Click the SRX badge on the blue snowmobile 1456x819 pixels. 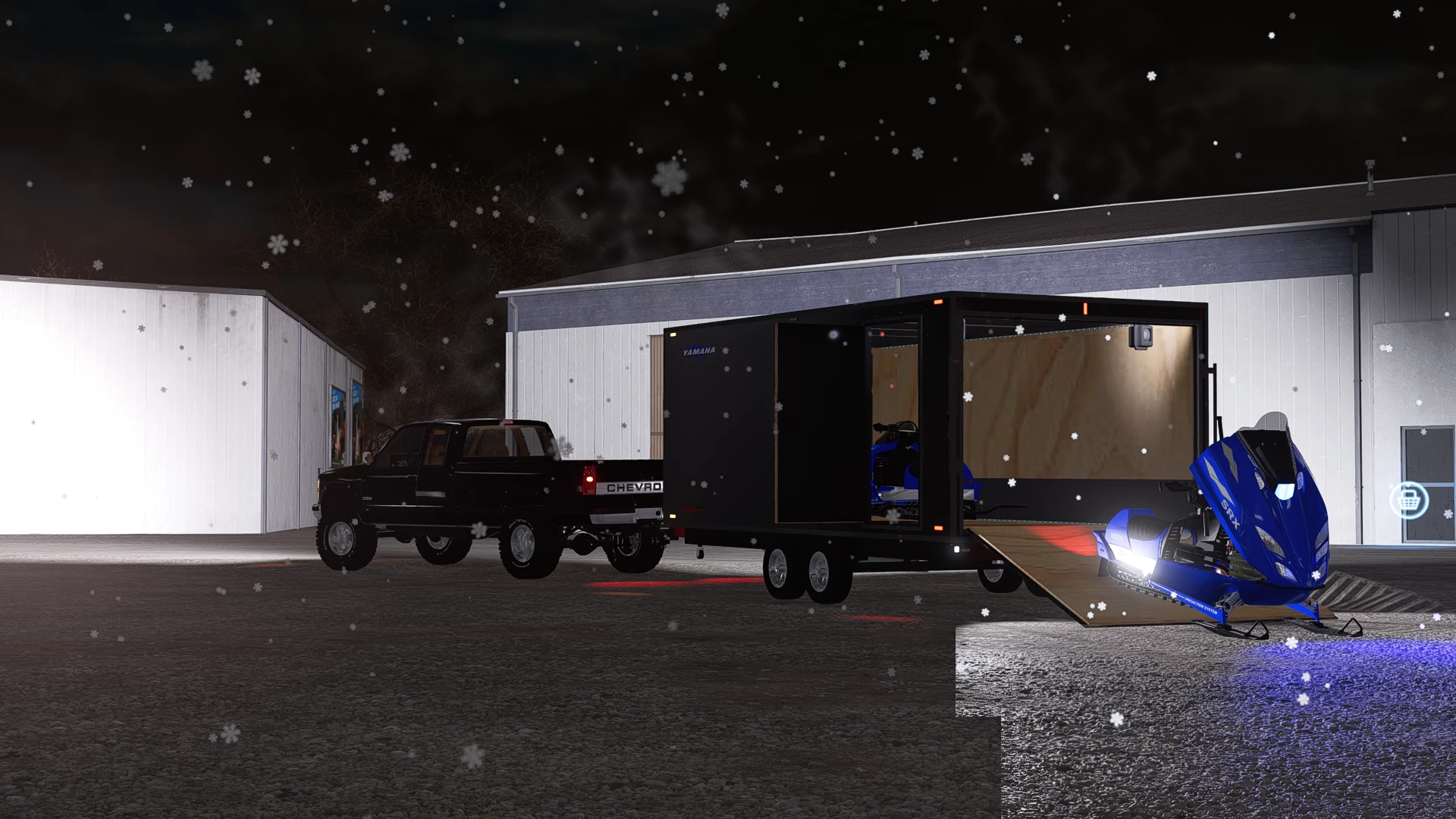1230,514
